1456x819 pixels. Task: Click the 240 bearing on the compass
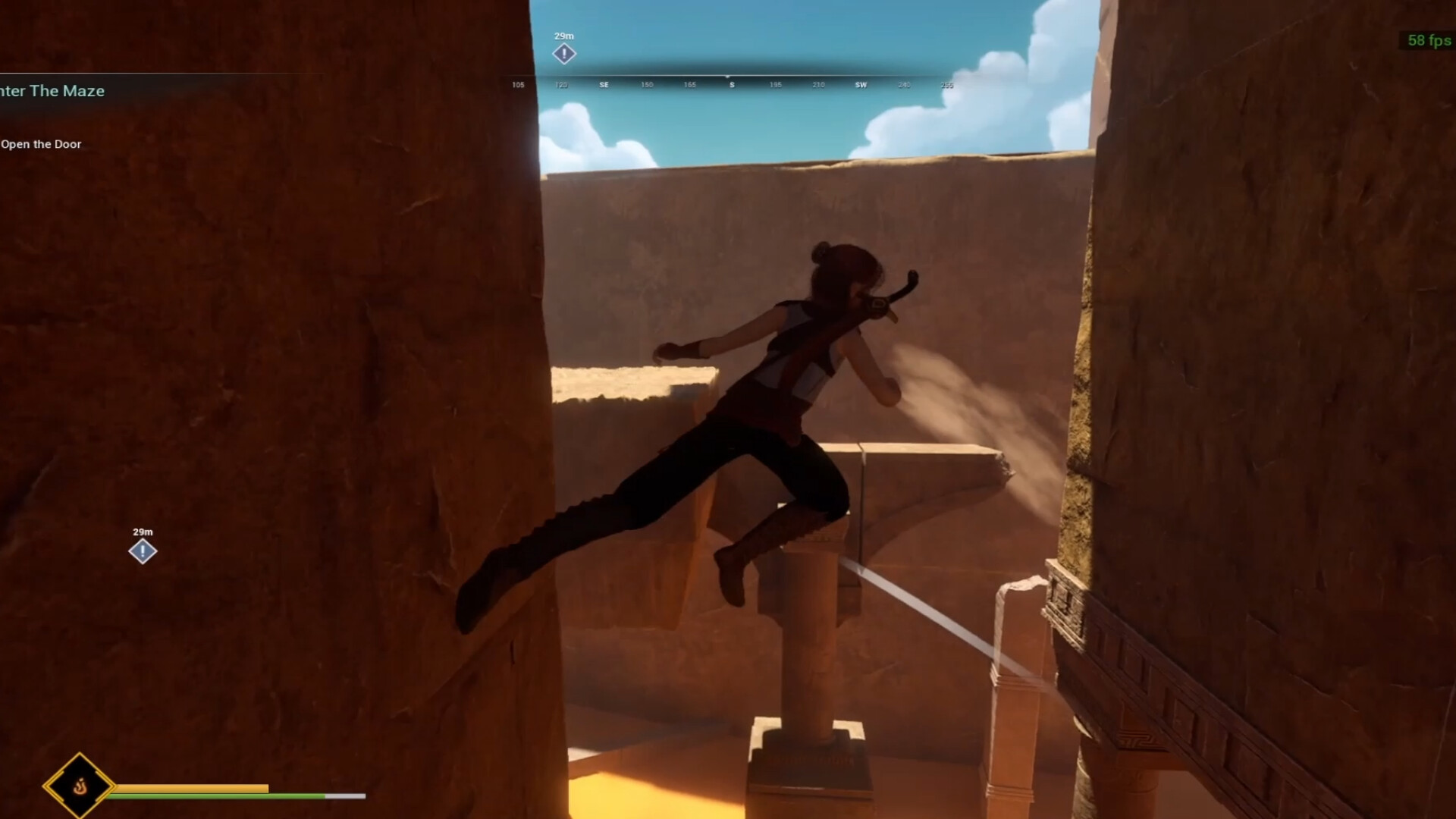(904, 85)
